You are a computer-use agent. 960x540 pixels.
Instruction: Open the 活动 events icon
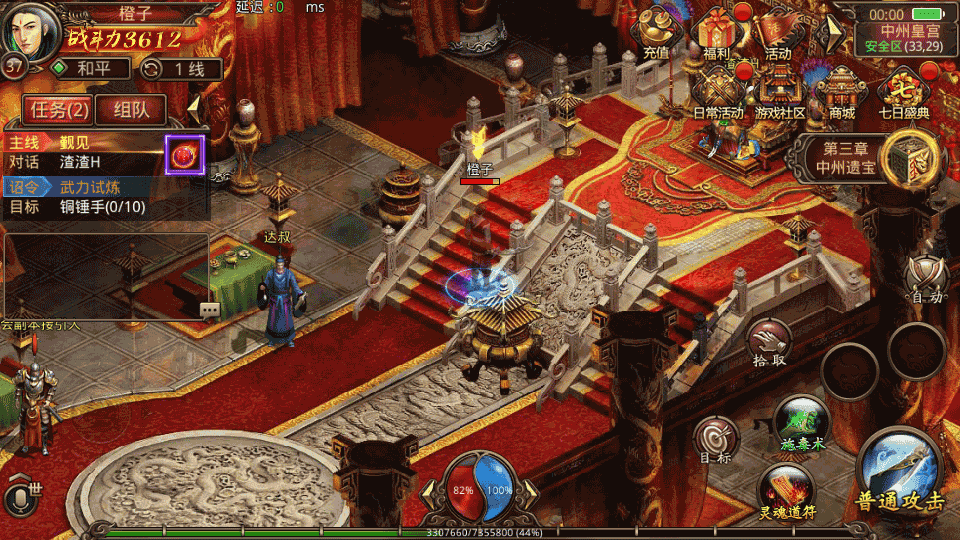click(x=778, y=32)
